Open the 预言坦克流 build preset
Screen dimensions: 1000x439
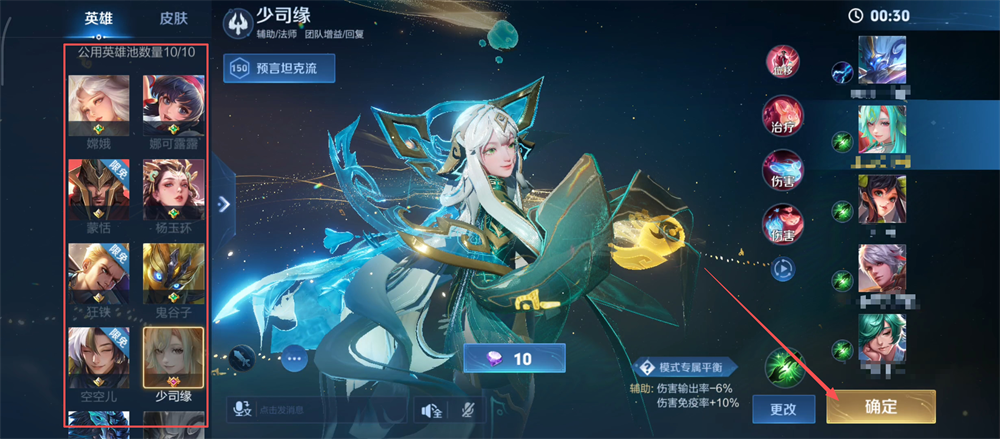(x=279, y=69)
